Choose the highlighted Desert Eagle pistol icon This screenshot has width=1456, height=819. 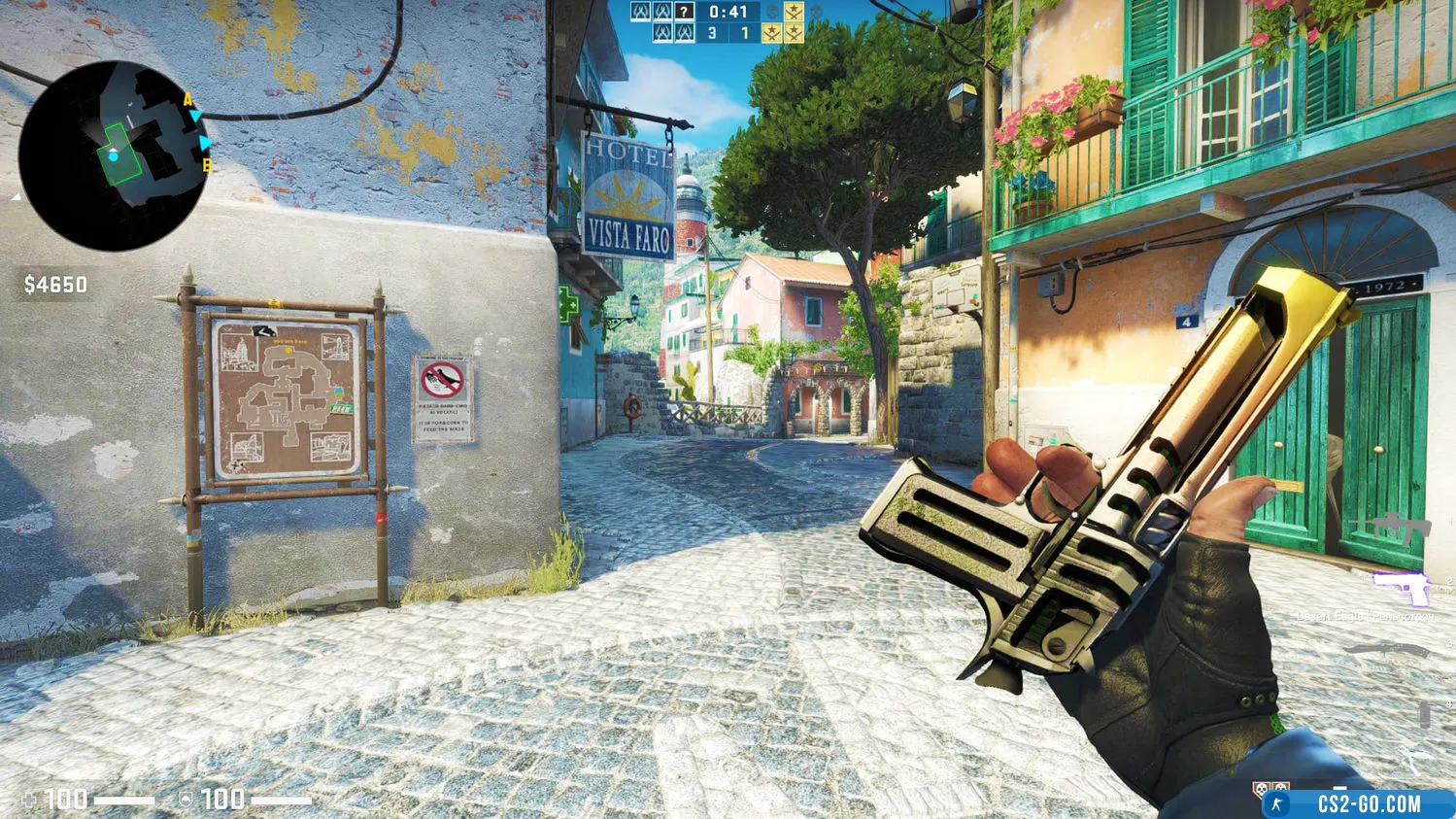[1401, 588]
